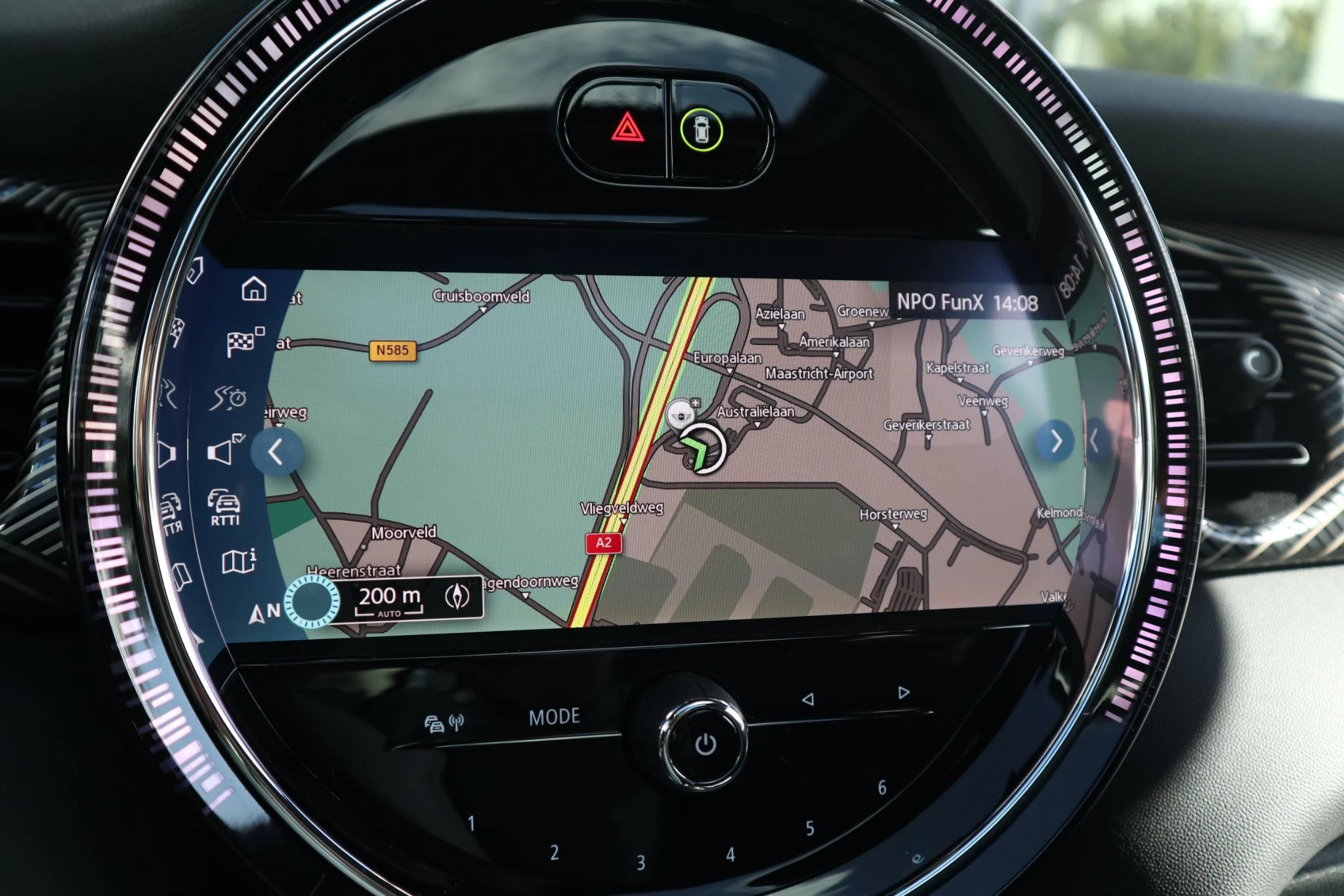Click the power button knob
Image resolution: width=1344 pixels, height=896 pixels.
tap(705, 744)
